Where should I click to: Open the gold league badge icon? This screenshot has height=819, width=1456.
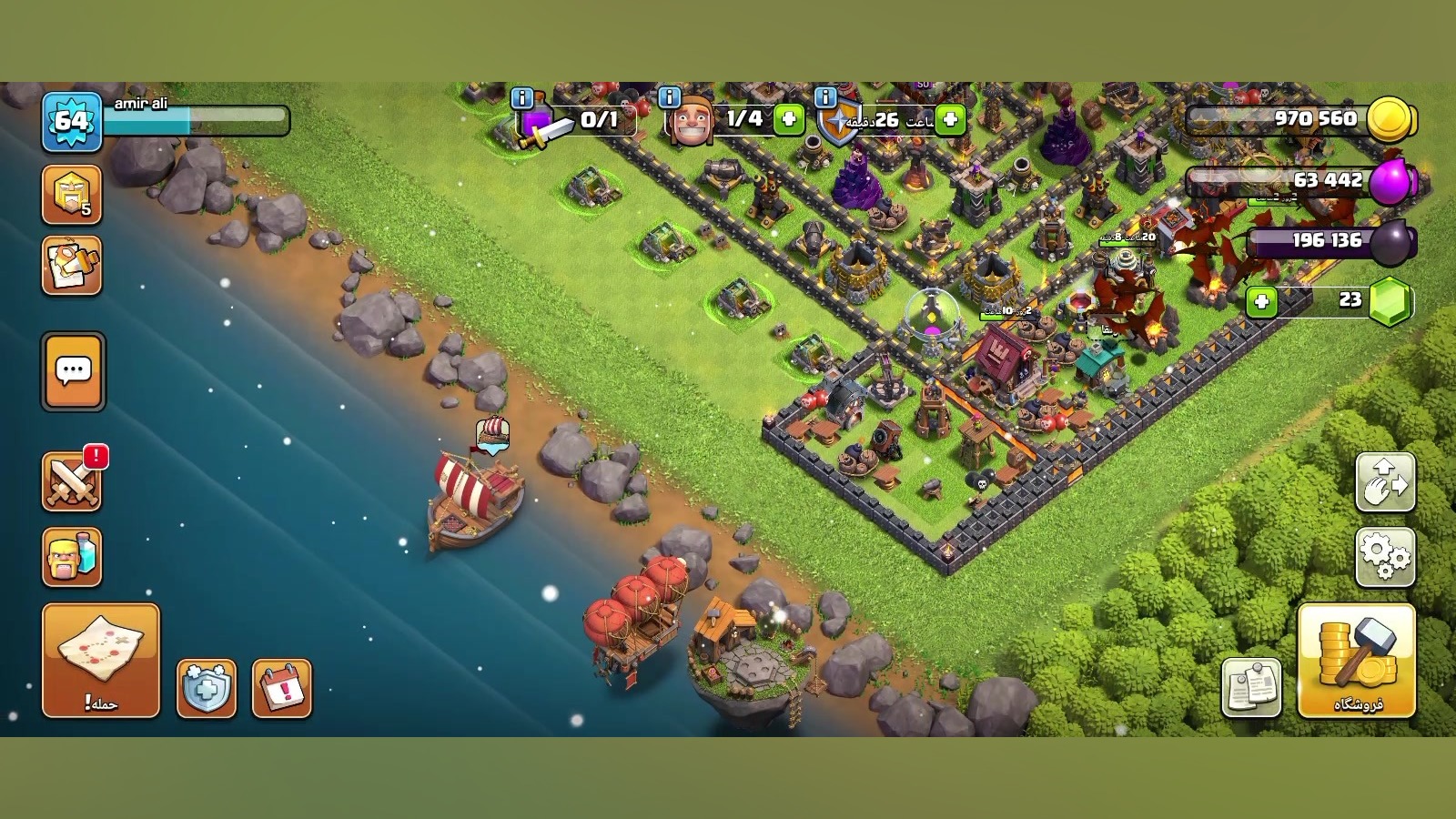pyautogui.click(x=71, y=194)
